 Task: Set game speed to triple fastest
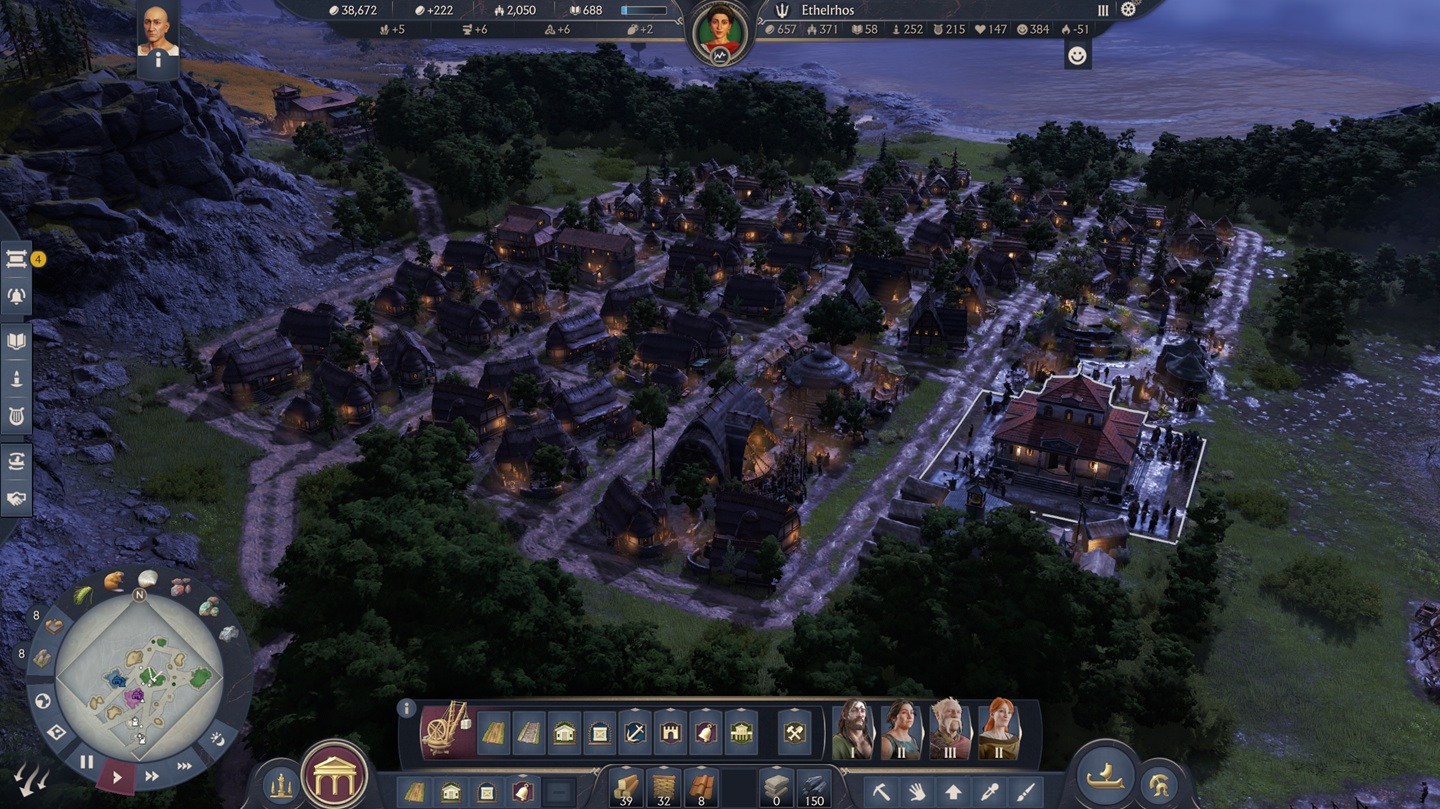pyautogui.click(x=185, y=766)
